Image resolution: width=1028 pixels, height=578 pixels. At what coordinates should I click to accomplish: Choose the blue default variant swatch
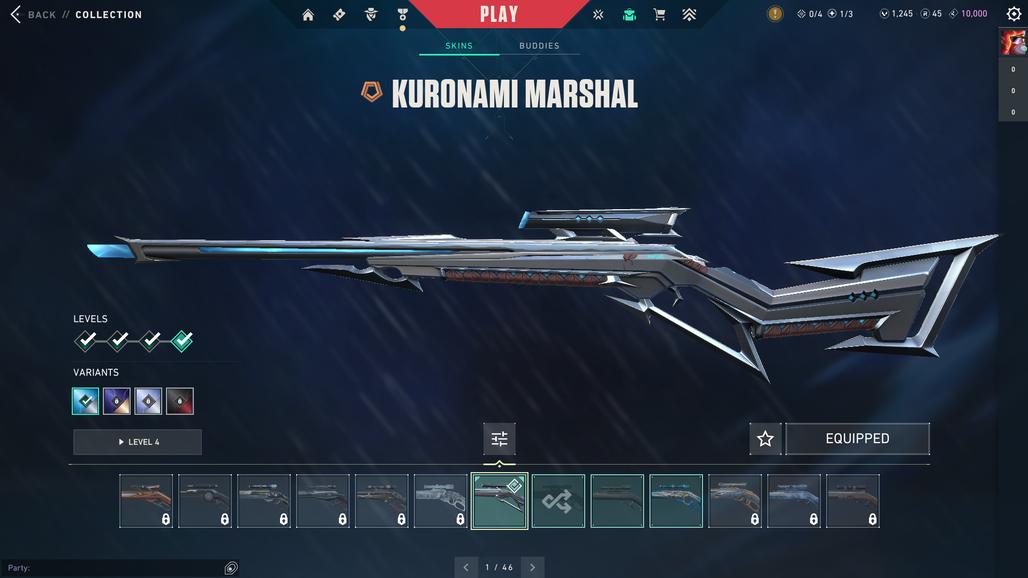click(86, 401)
